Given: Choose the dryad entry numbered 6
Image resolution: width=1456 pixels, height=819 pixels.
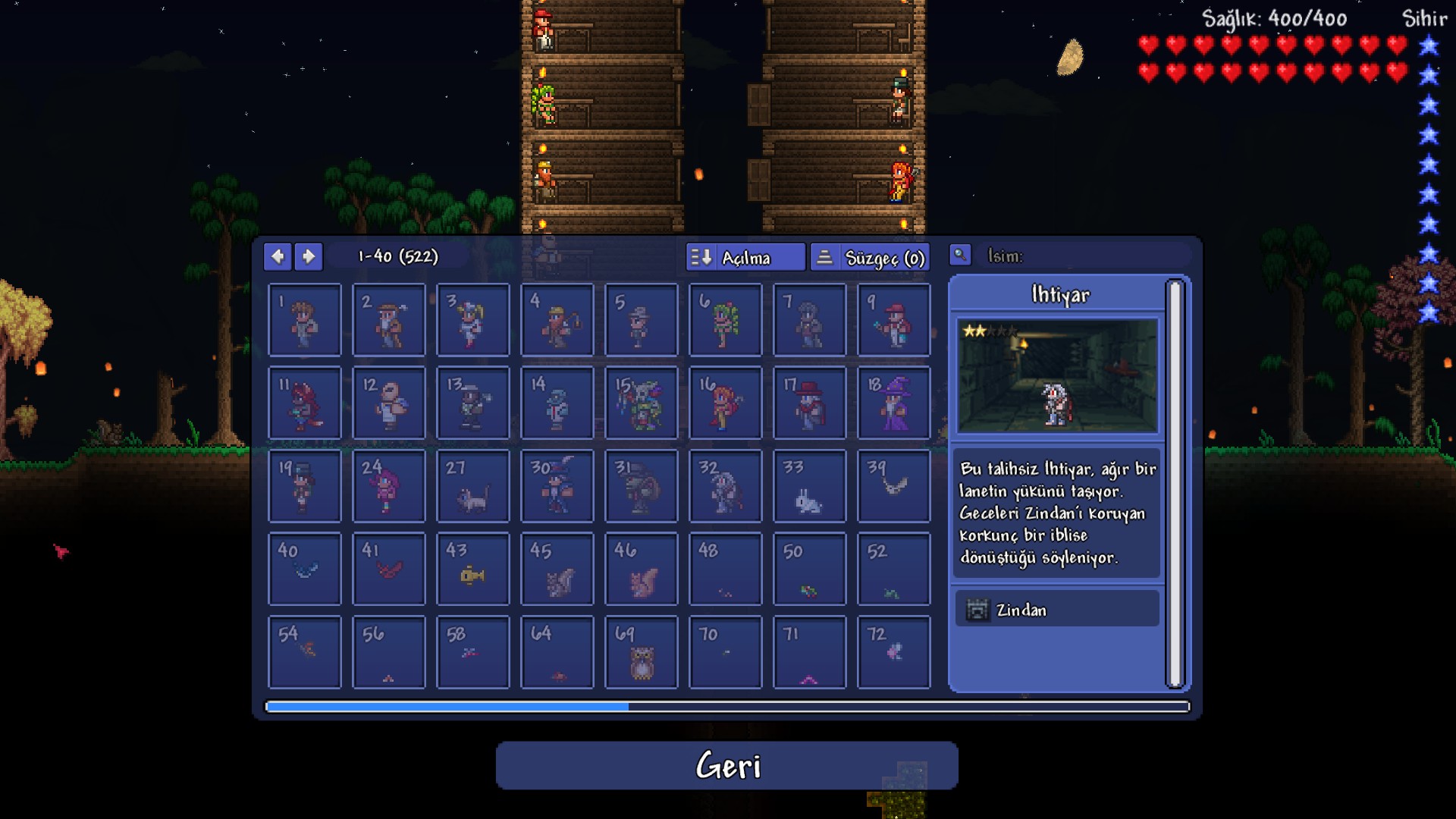Looking at the screenshot, I should pyautogui.click(x=726, y=320).
